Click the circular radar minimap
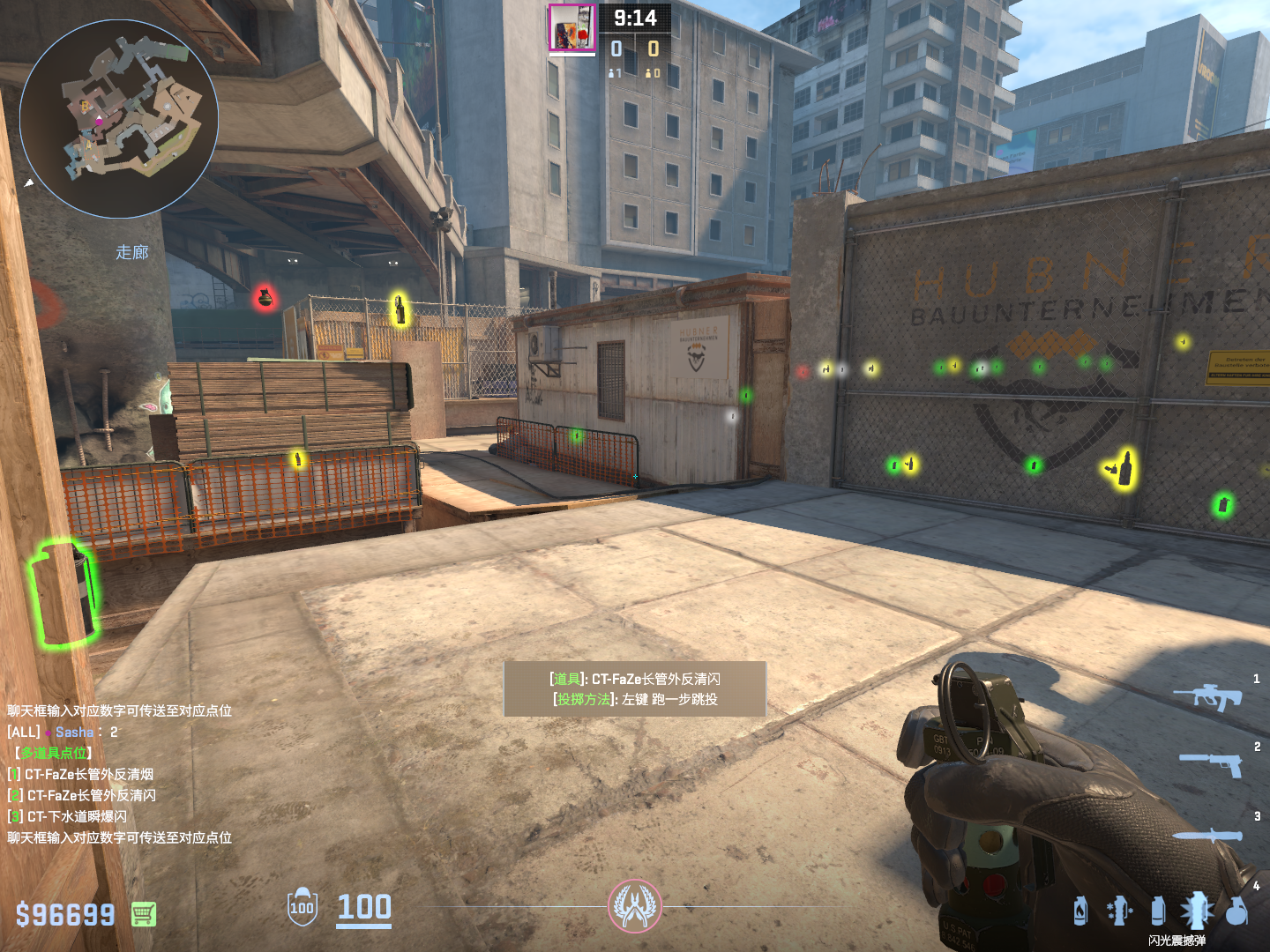The height and width of the screenshot is (952, 1270). (119, 119)
